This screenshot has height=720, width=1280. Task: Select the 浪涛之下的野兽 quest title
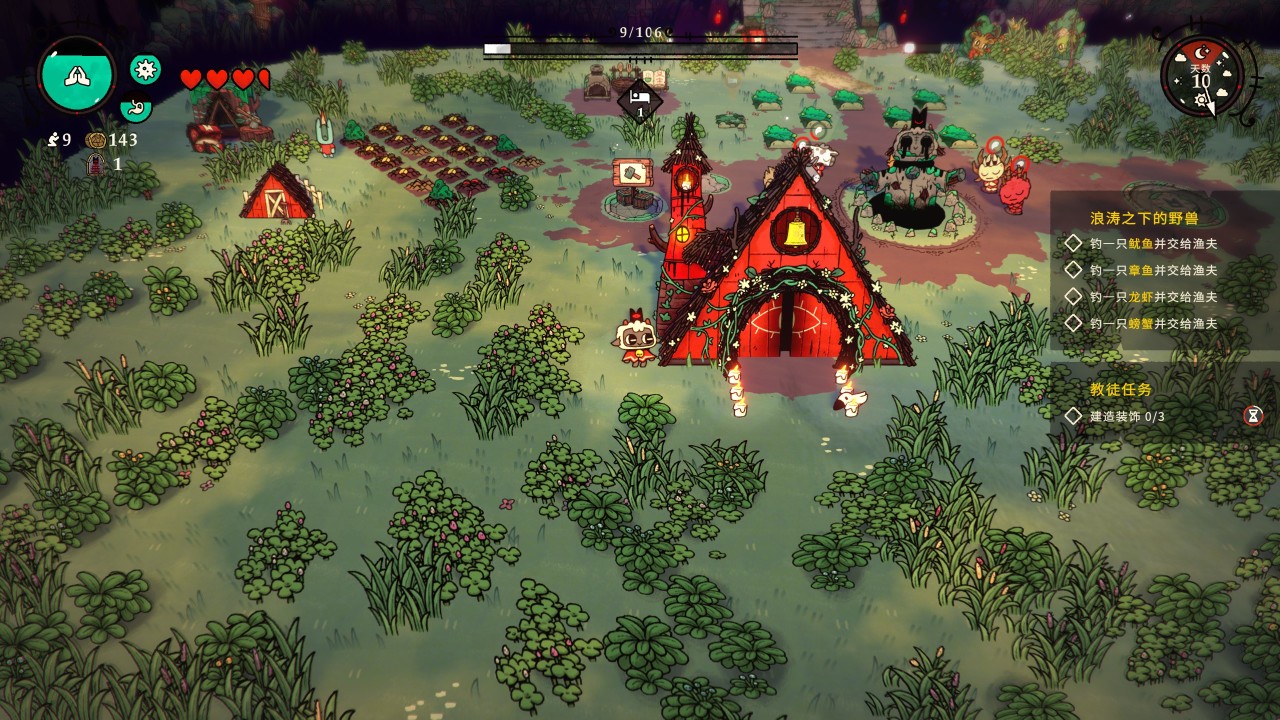1143,217
